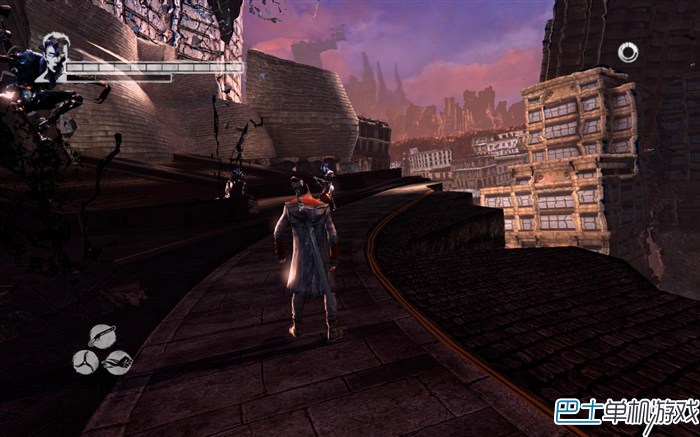This screenshot has width=700, height=437.
Task: Choose the three-blade propeller weapon icon
Action: [x=86, y=361]
